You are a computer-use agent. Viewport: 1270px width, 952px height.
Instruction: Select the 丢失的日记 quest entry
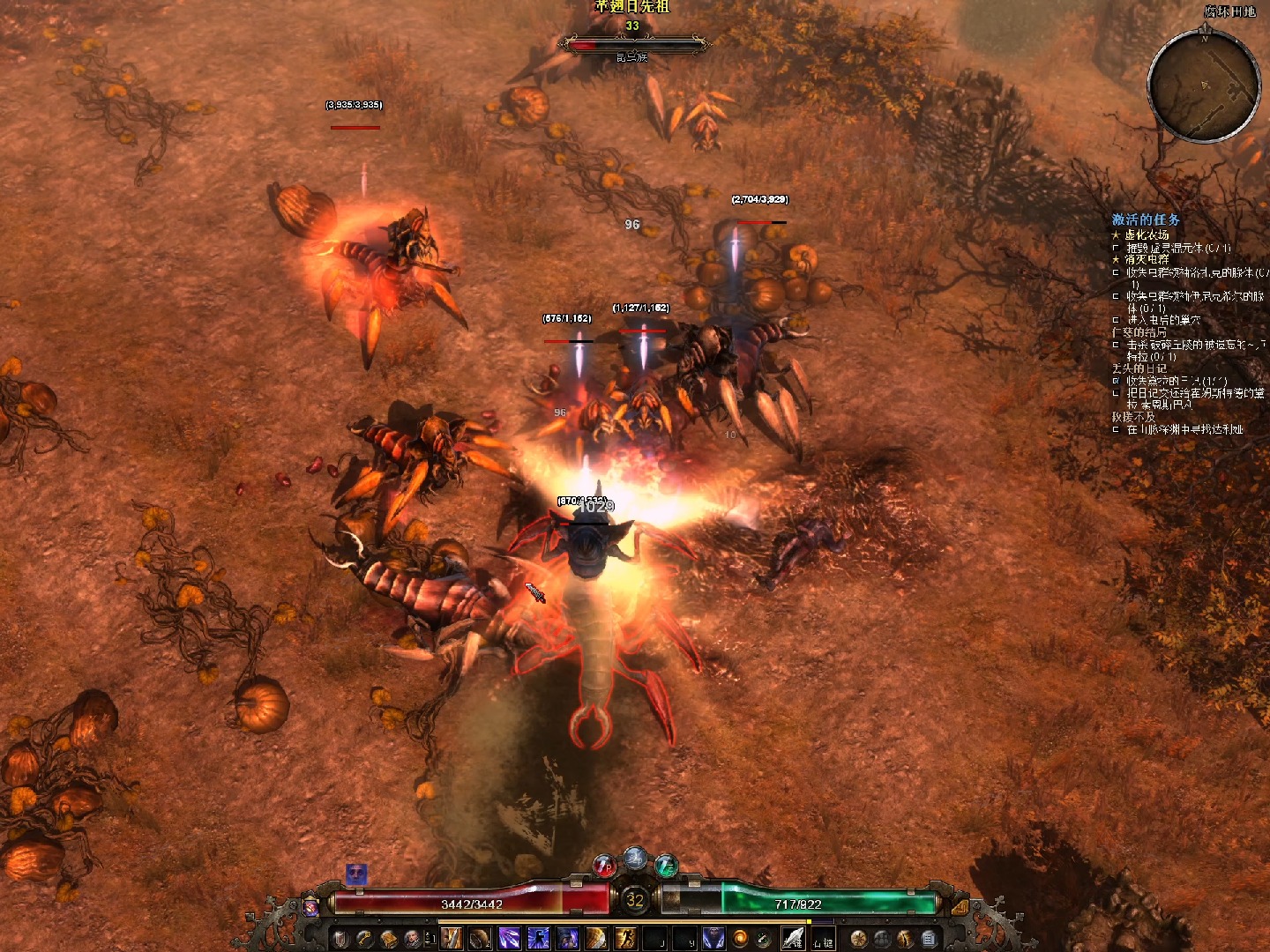coord(1139,368)
